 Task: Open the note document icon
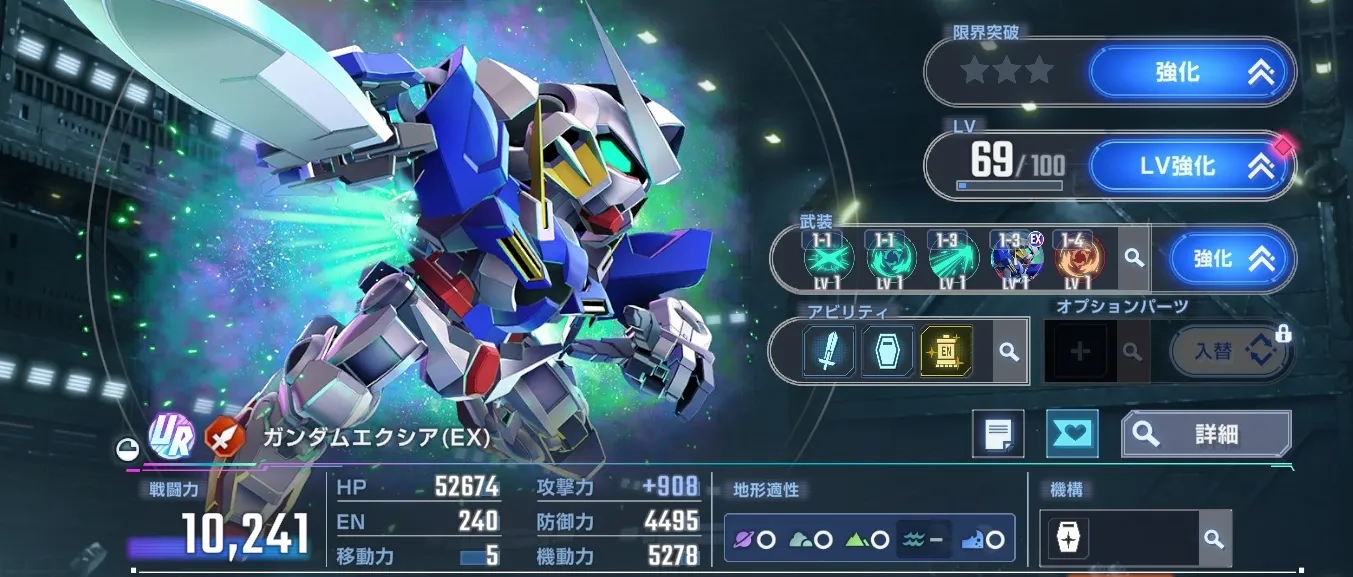point(998,434)
